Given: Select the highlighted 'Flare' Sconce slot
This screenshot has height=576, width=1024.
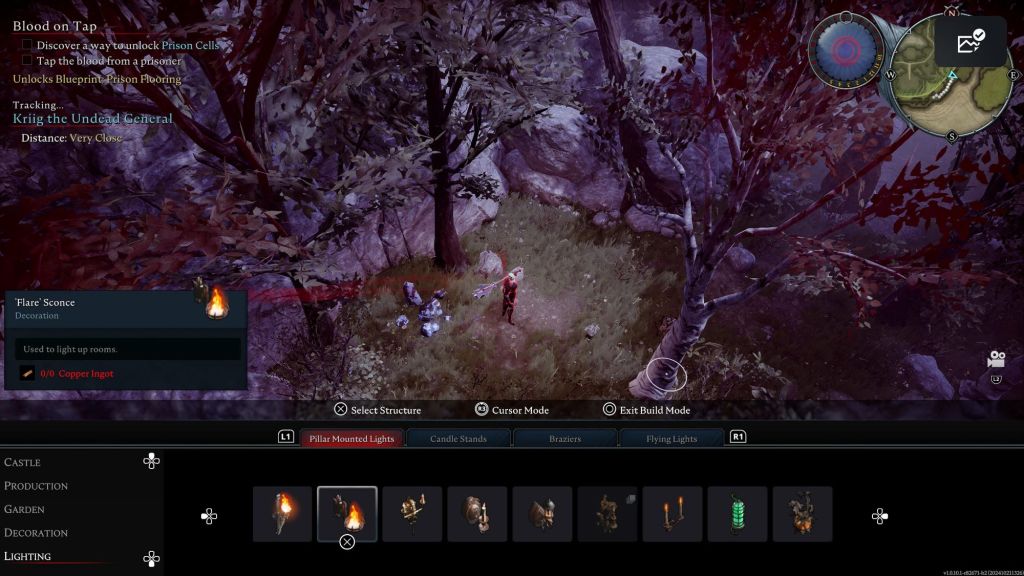Looking at the screenshot, I should [x=347, y=514].
